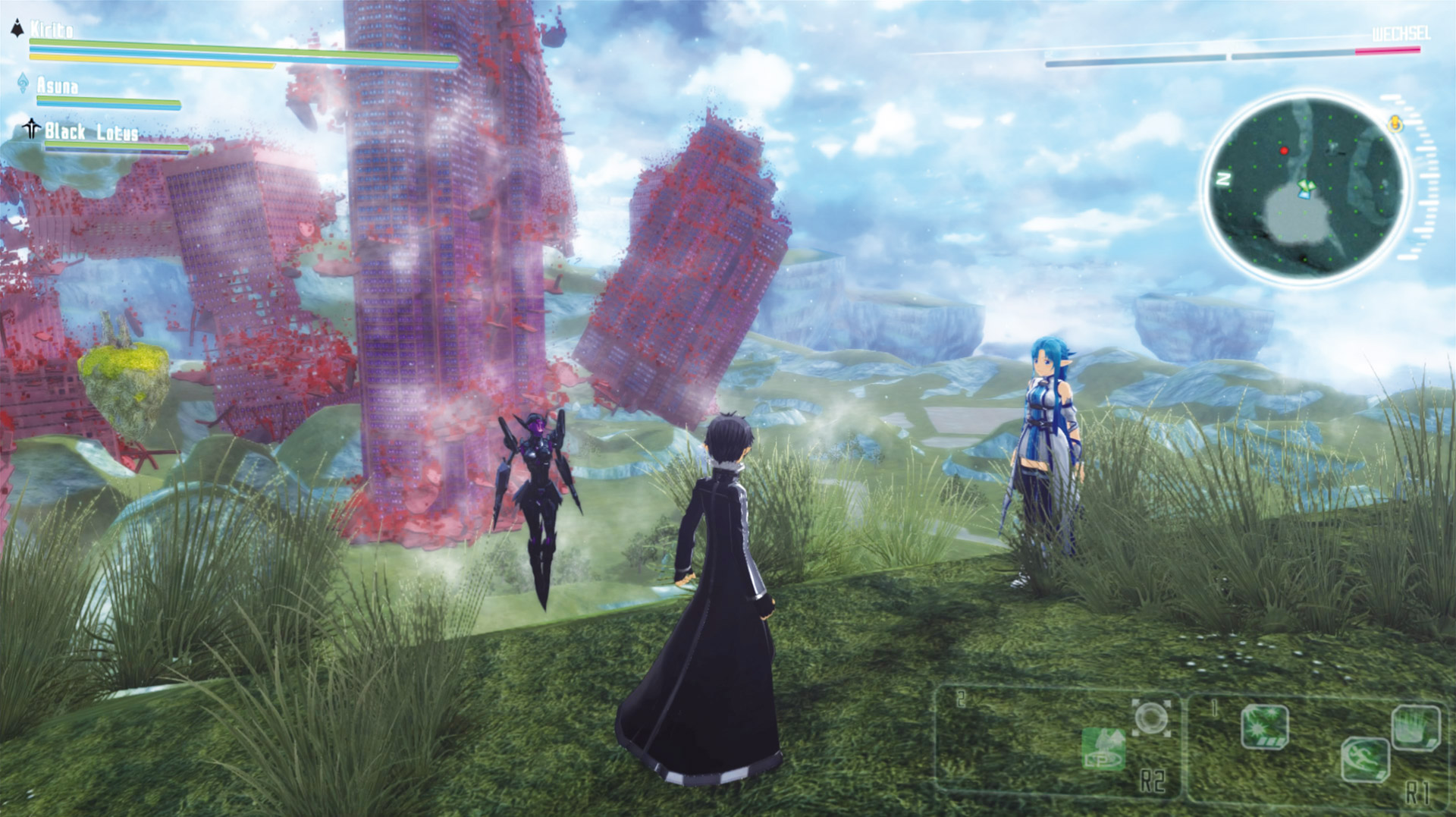Click the Wechsel switch gauge label

click(x=1400, y=34)
